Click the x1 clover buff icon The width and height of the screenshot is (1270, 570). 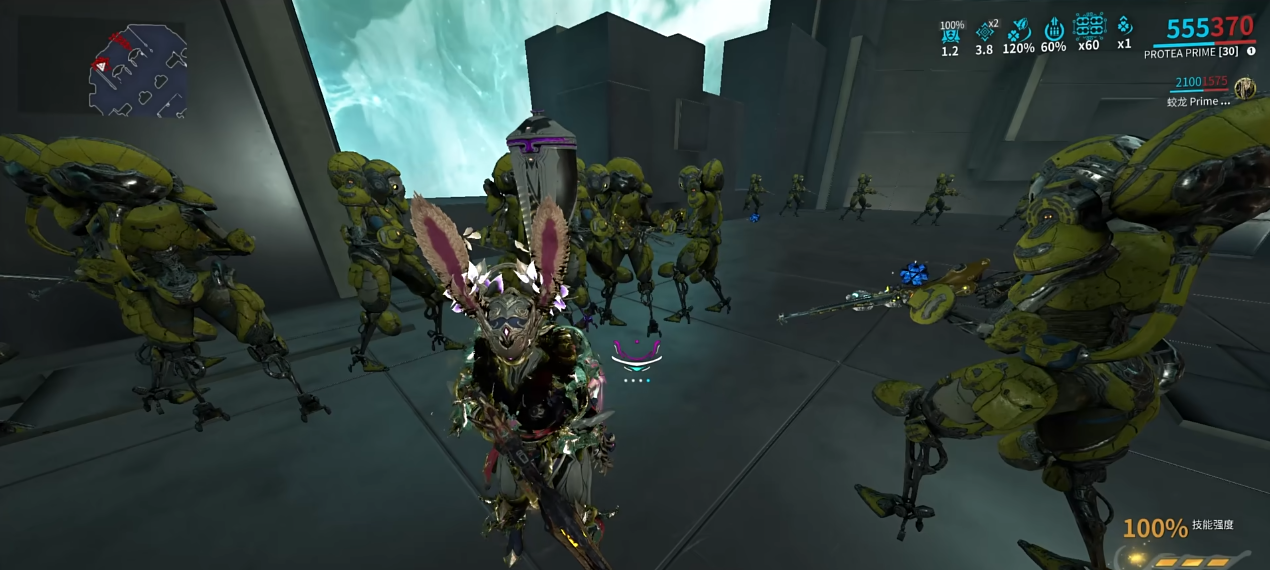1124,27
